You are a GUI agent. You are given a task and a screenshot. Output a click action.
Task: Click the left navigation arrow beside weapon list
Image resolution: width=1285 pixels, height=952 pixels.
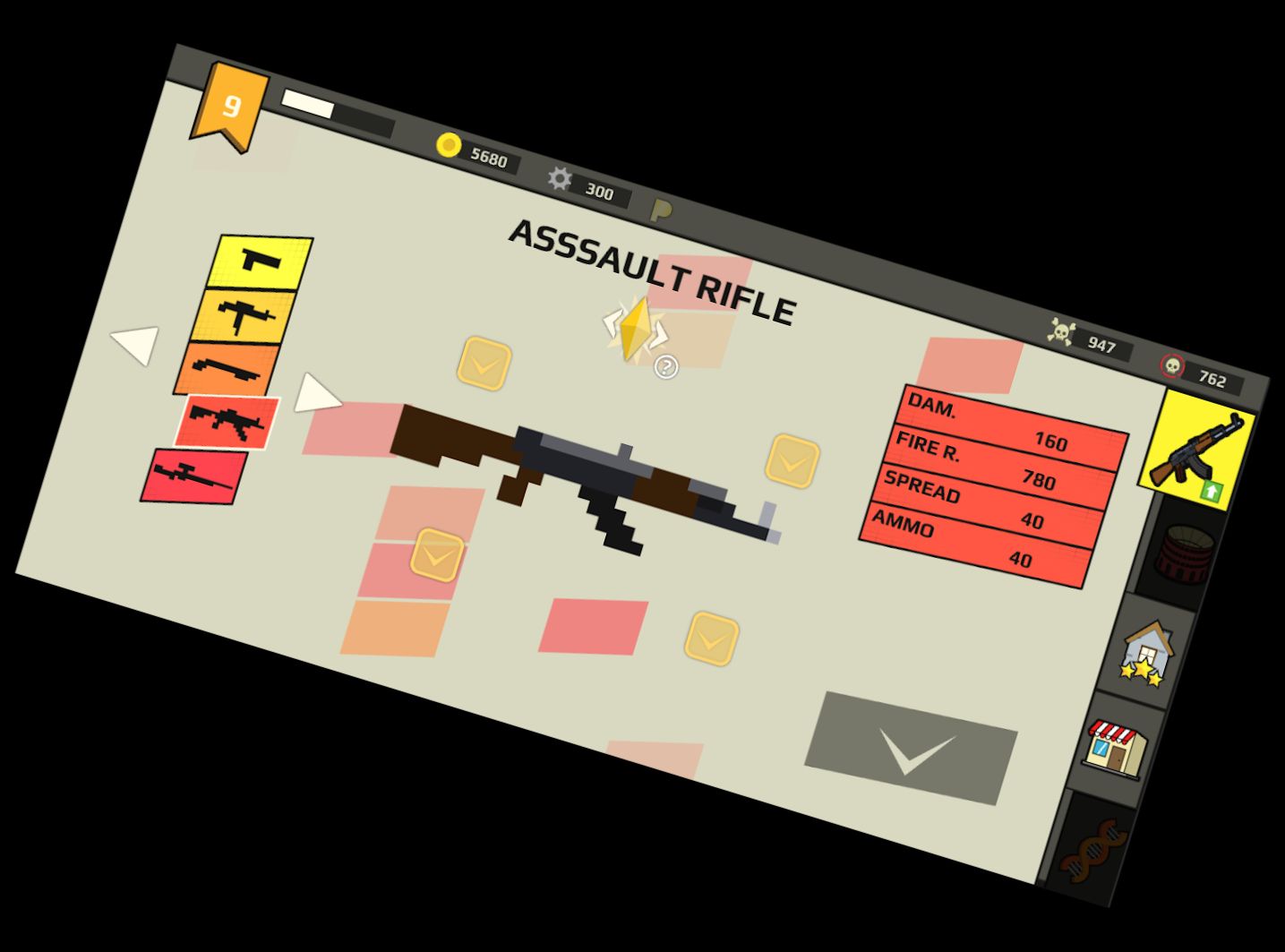[133, 347]
